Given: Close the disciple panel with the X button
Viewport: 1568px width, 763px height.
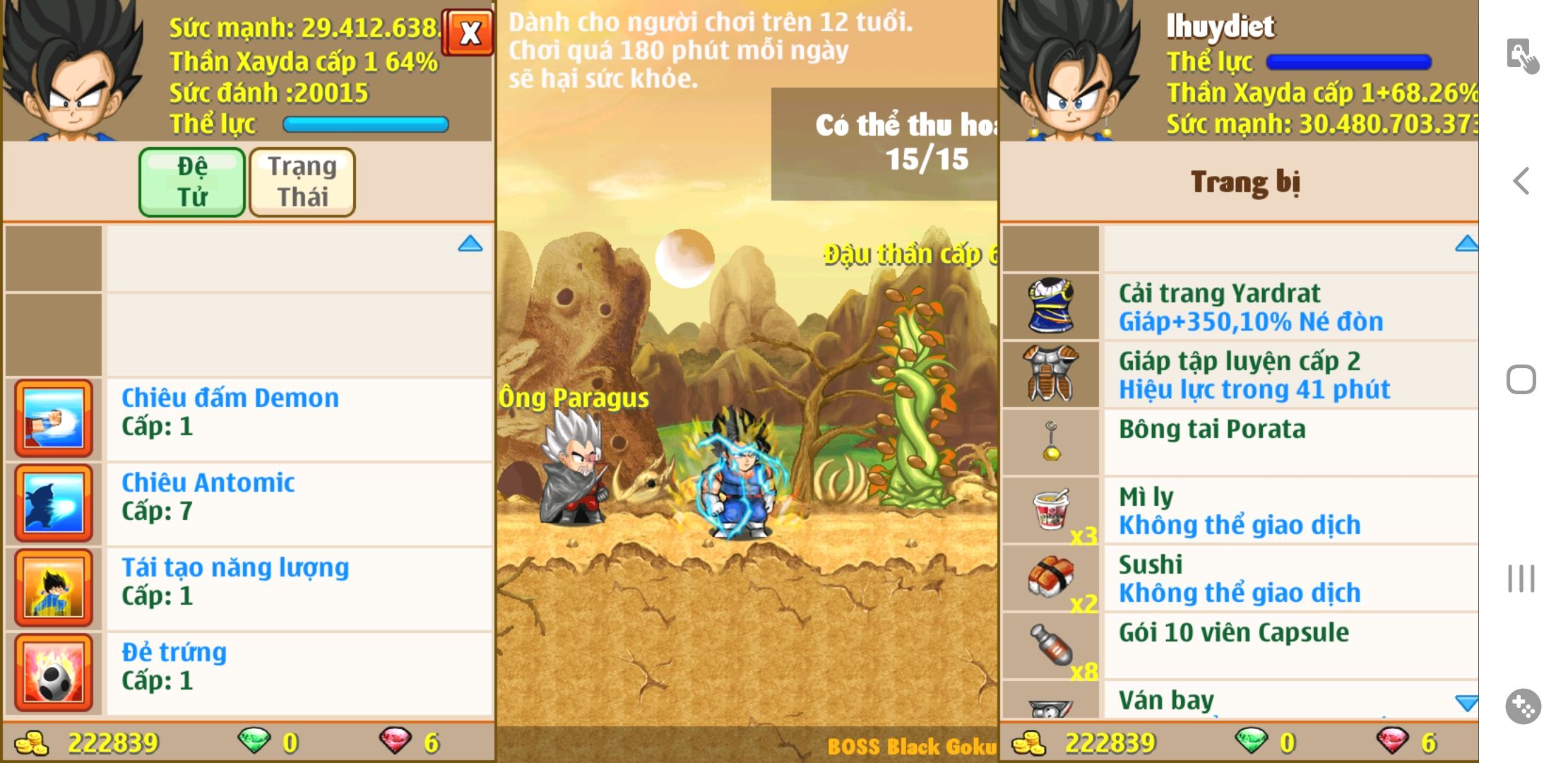Looking at the screenshot, I should point(468,32).
